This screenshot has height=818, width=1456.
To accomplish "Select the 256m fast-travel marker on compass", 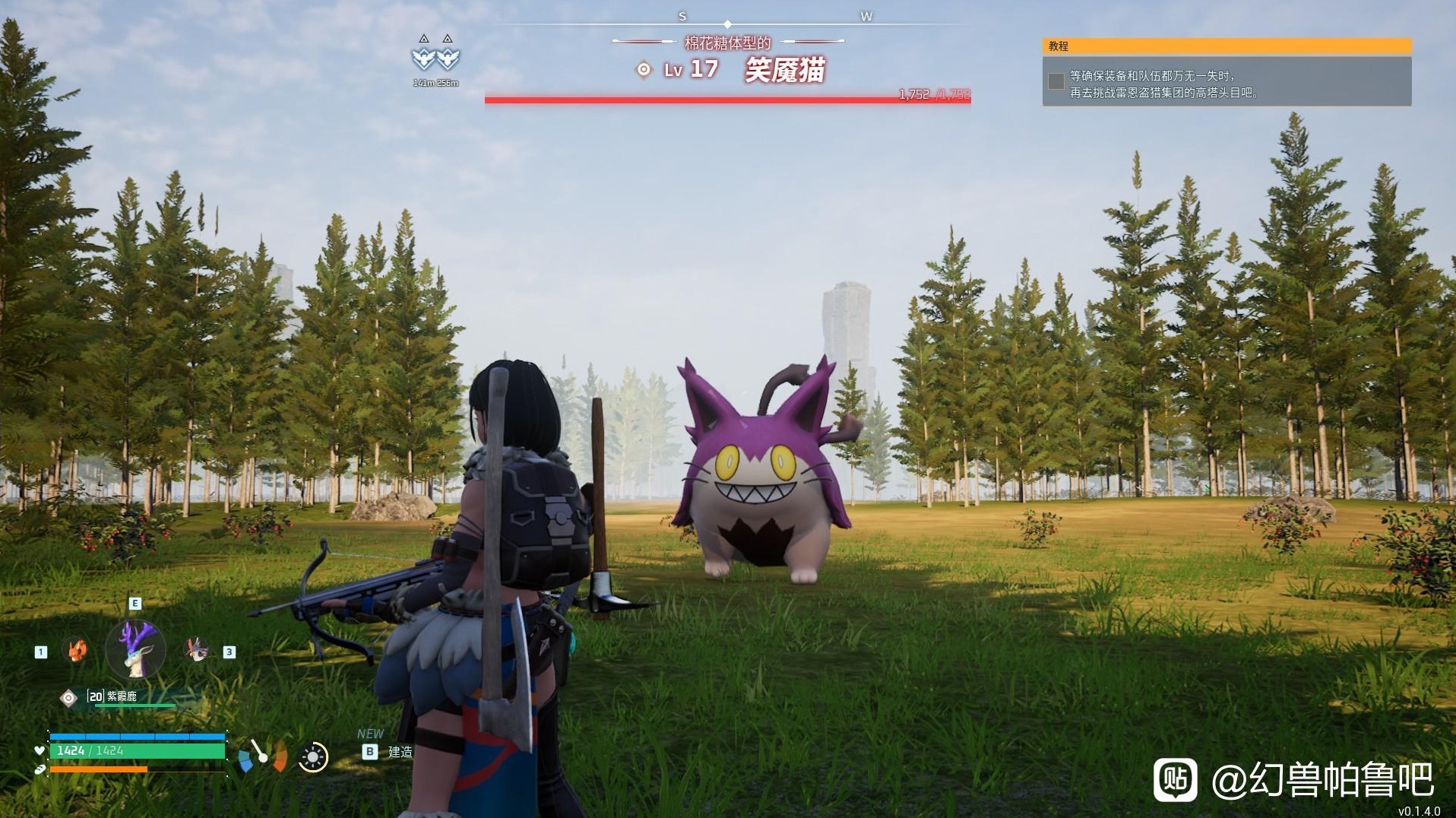I will point(448,56).
